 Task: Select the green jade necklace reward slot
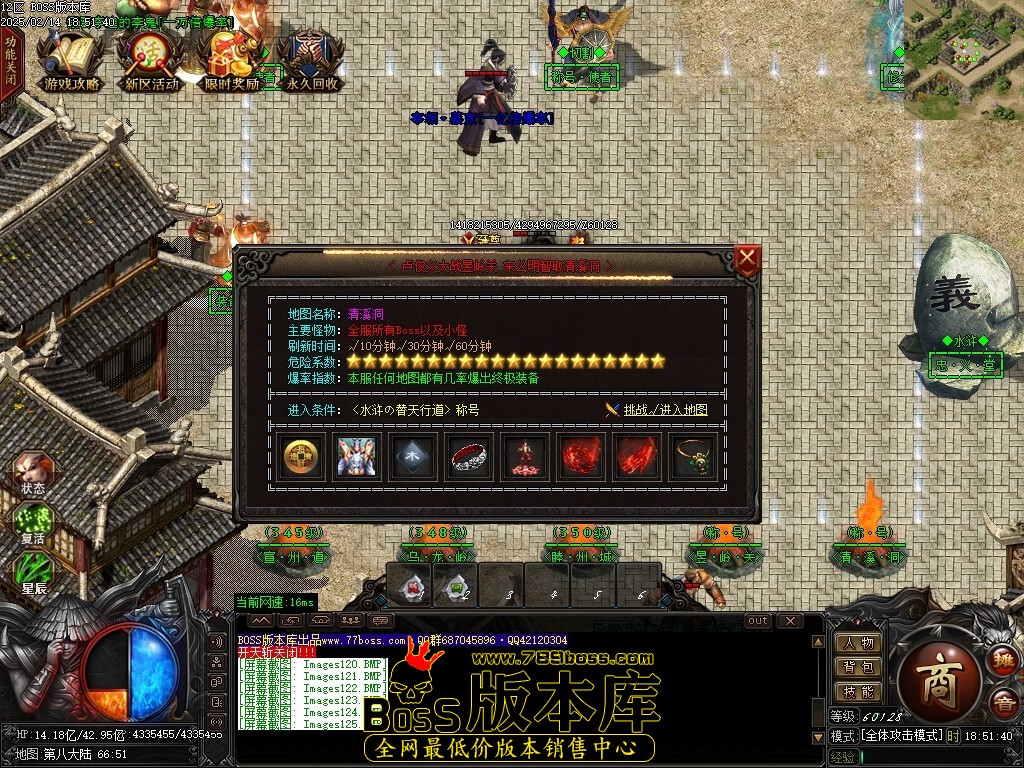pos(693,458)
